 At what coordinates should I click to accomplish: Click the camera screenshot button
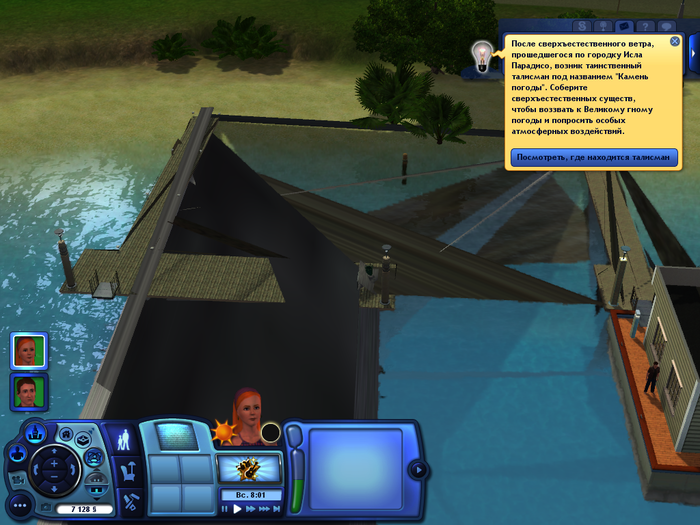pyautogui.click(x=45, y=508)
